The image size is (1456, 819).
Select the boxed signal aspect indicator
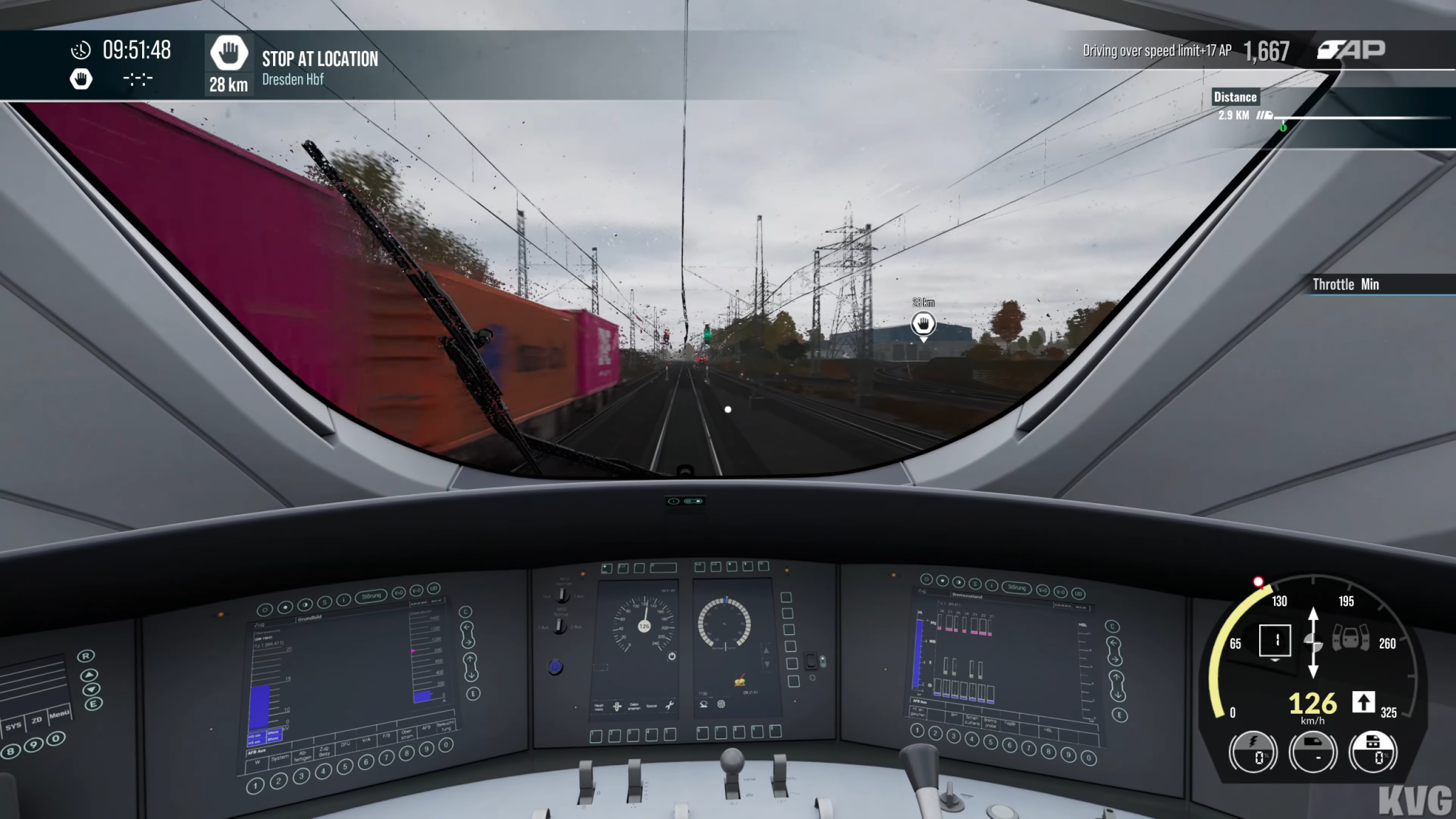point(1275,640)
